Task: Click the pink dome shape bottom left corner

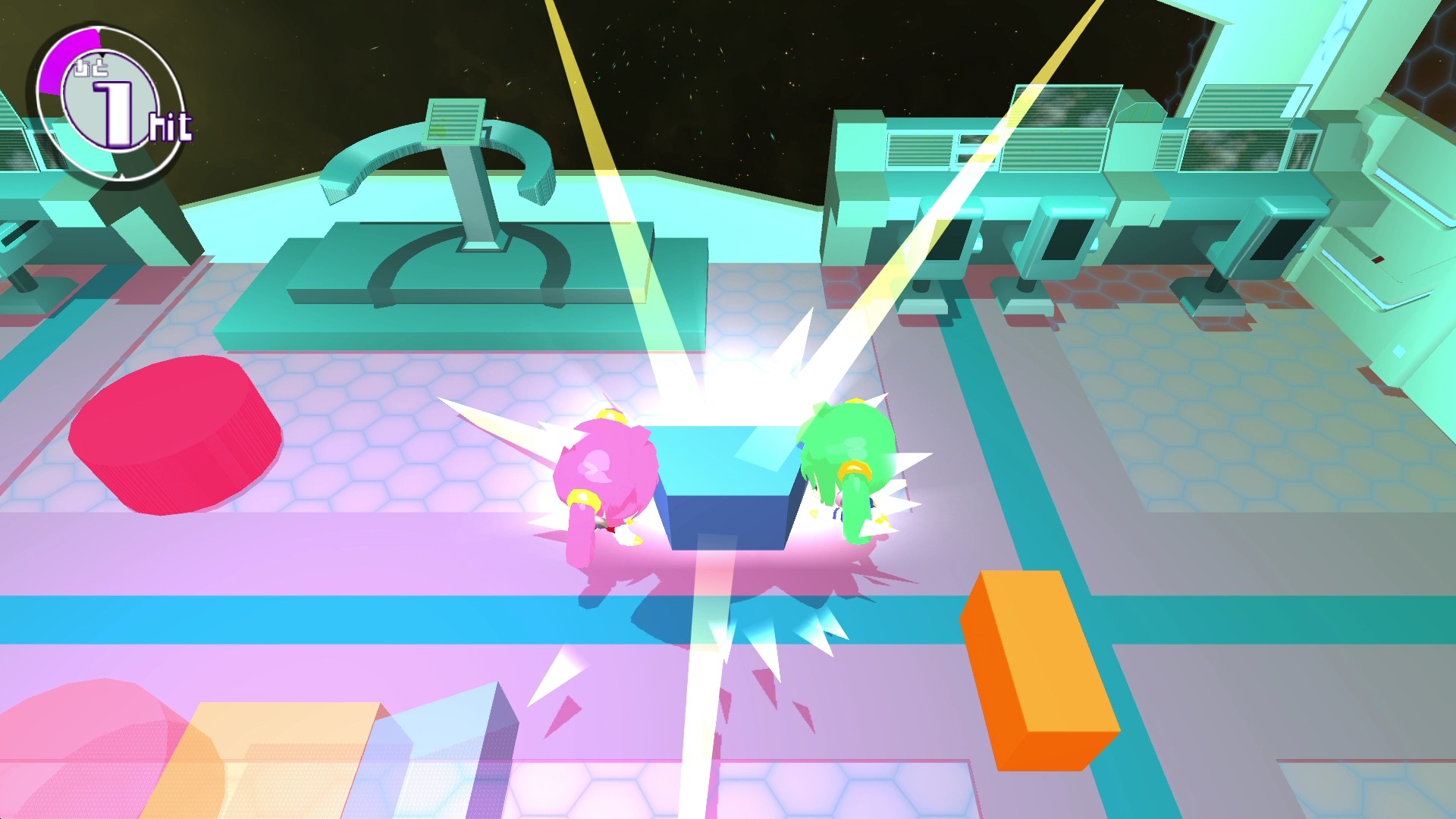Action: 91,751
